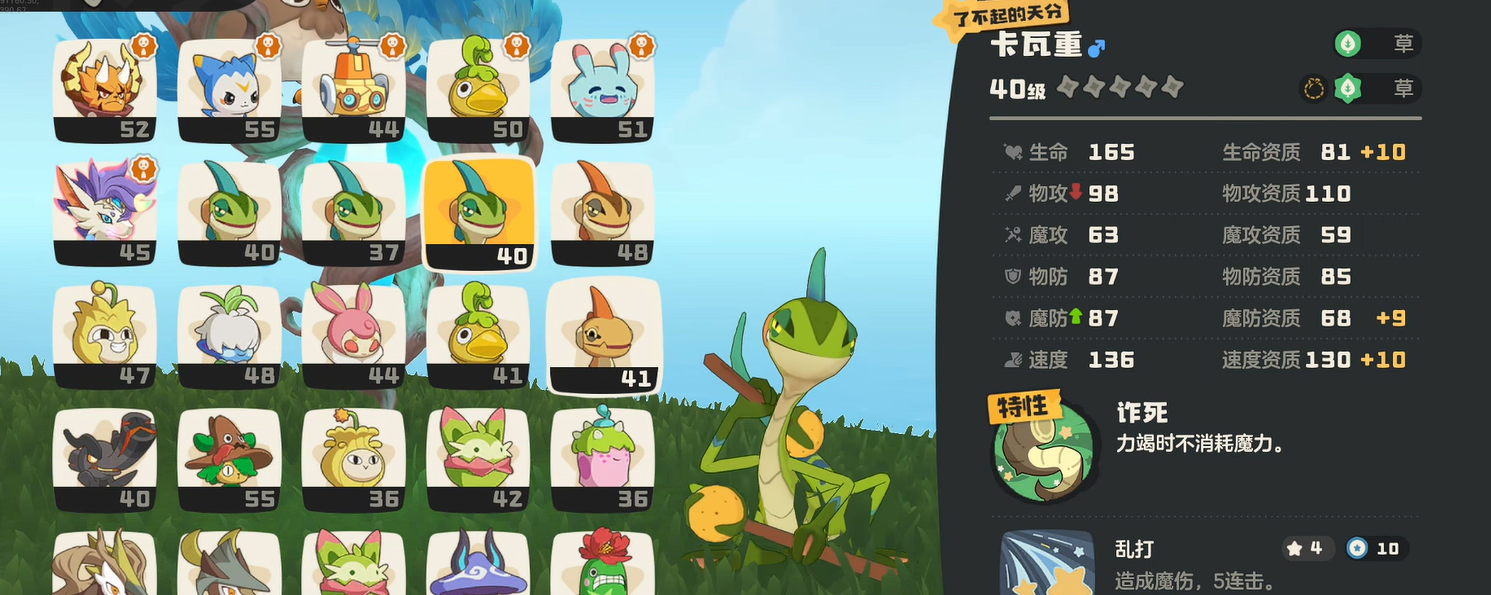Choose the blue cat level 55 tile
Image resolution: width=1491 pixels, height=595 pixels.
(229, 90)
